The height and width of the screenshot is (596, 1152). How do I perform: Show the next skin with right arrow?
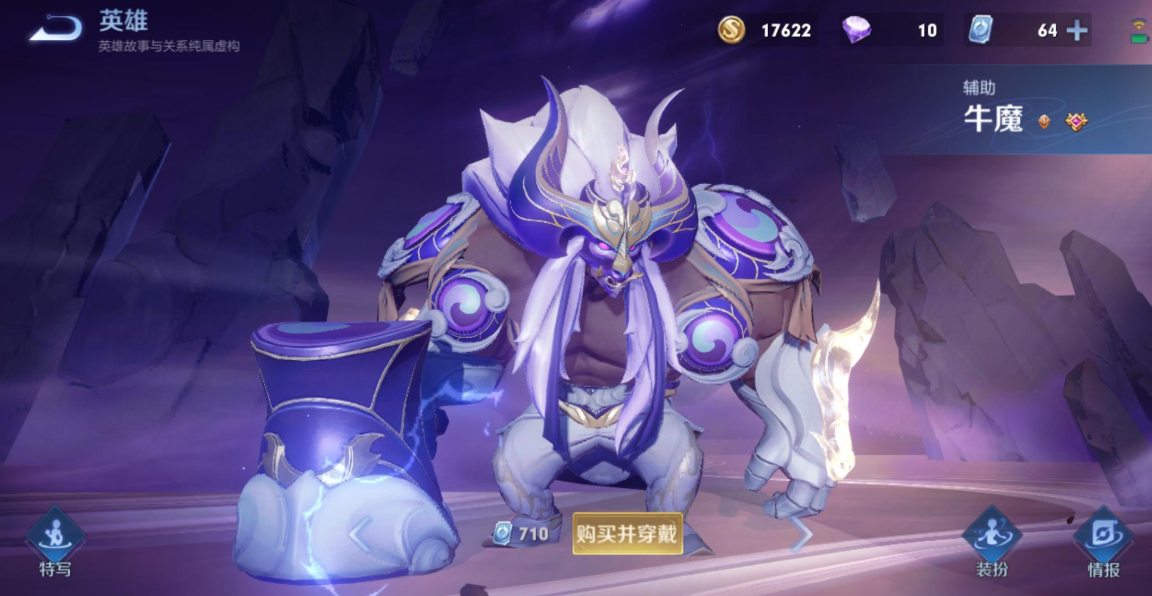tap(800, 536)
